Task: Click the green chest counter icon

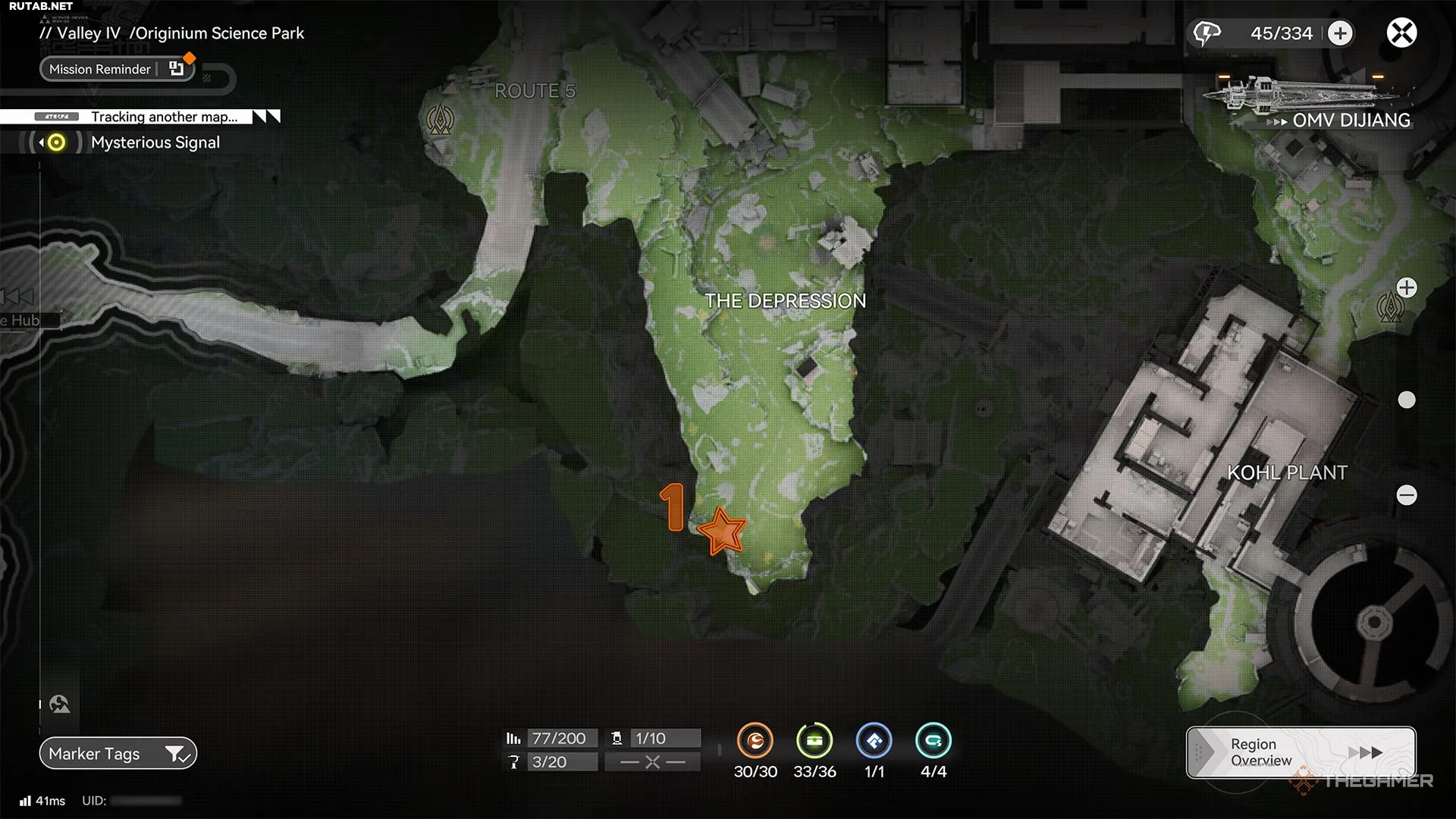Action: 814,741
